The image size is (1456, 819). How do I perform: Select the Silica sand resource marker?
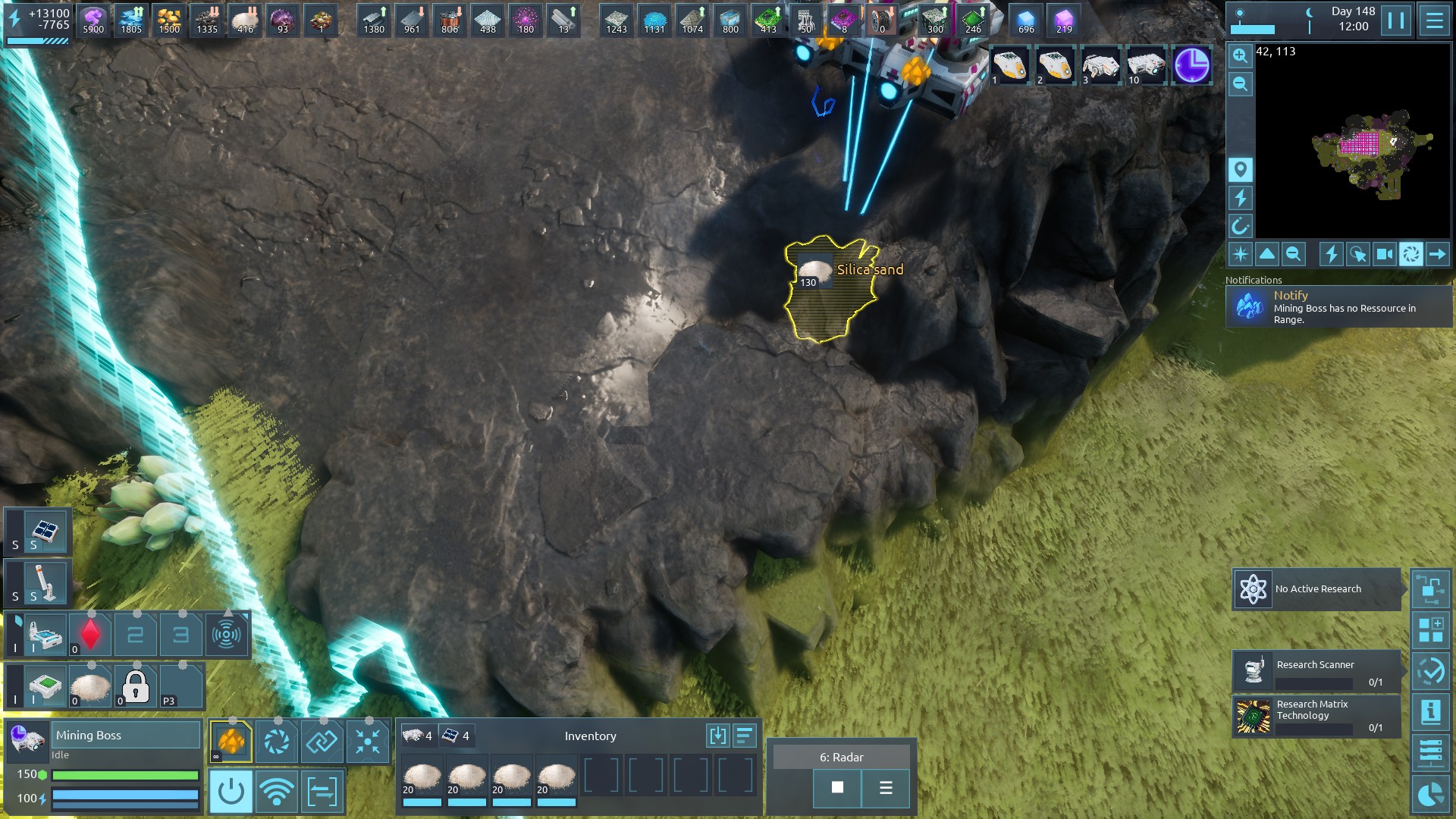tap(816, 271)
